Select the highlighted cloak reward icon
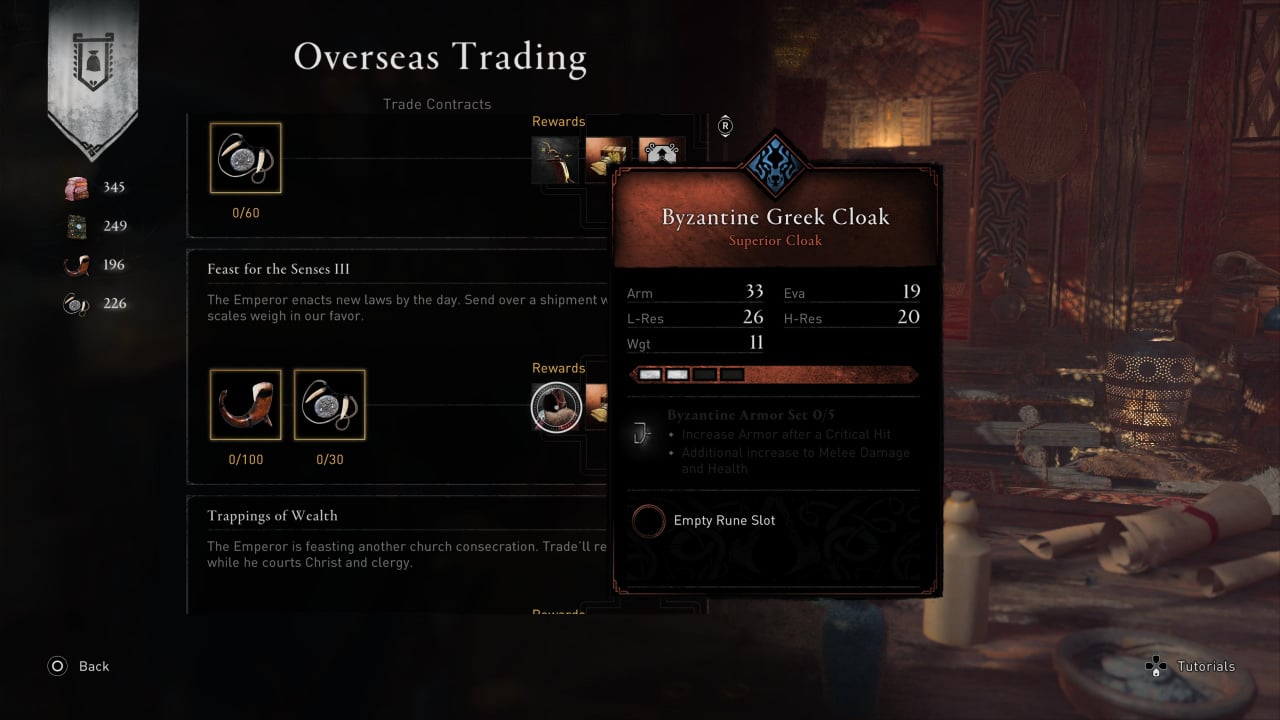 [x=556, y=408]
